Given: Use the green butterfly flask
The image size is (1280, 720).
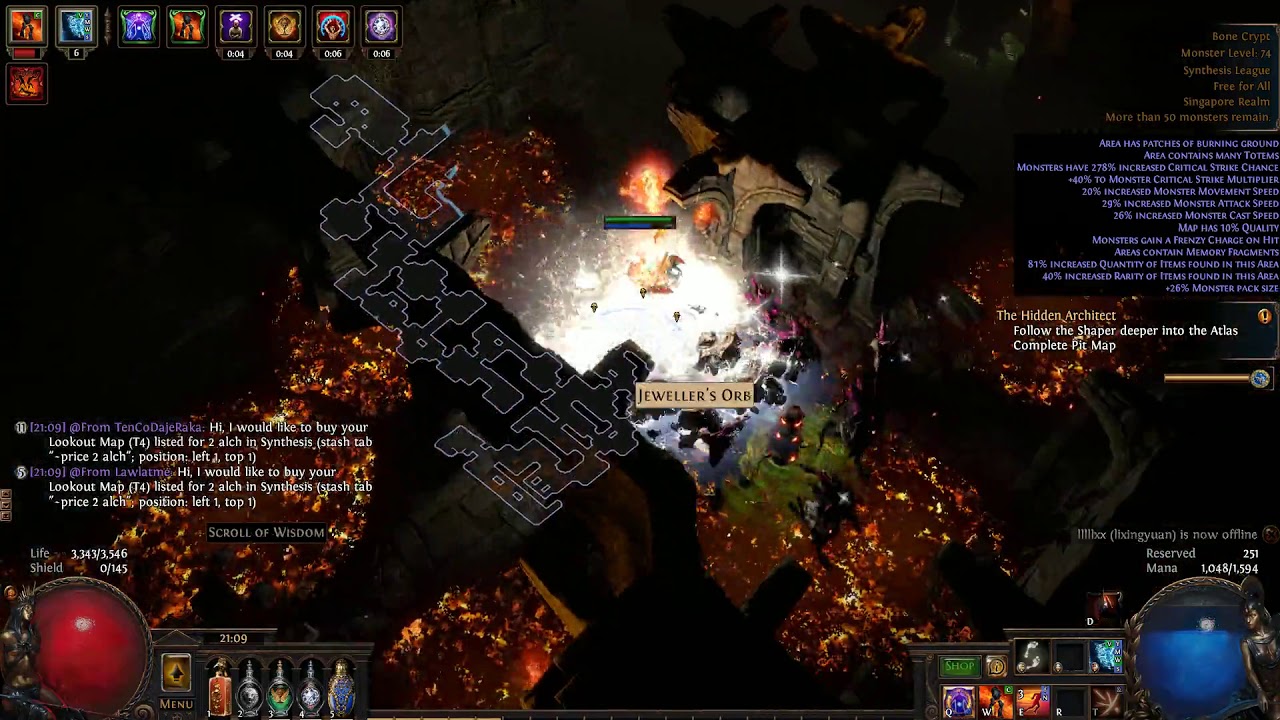Looking at the screenshot, I should [x=280, y=690].
